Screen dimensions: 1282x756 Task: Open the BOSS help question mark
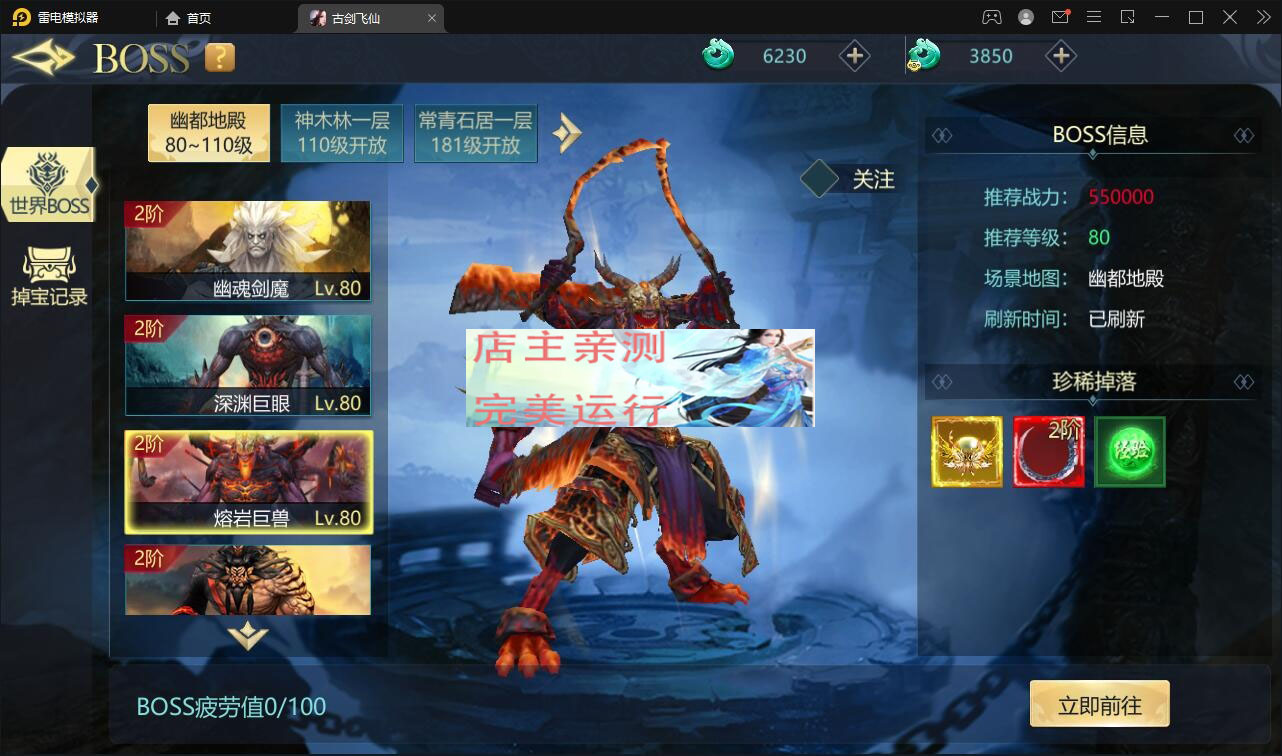(x=219, y=58)
